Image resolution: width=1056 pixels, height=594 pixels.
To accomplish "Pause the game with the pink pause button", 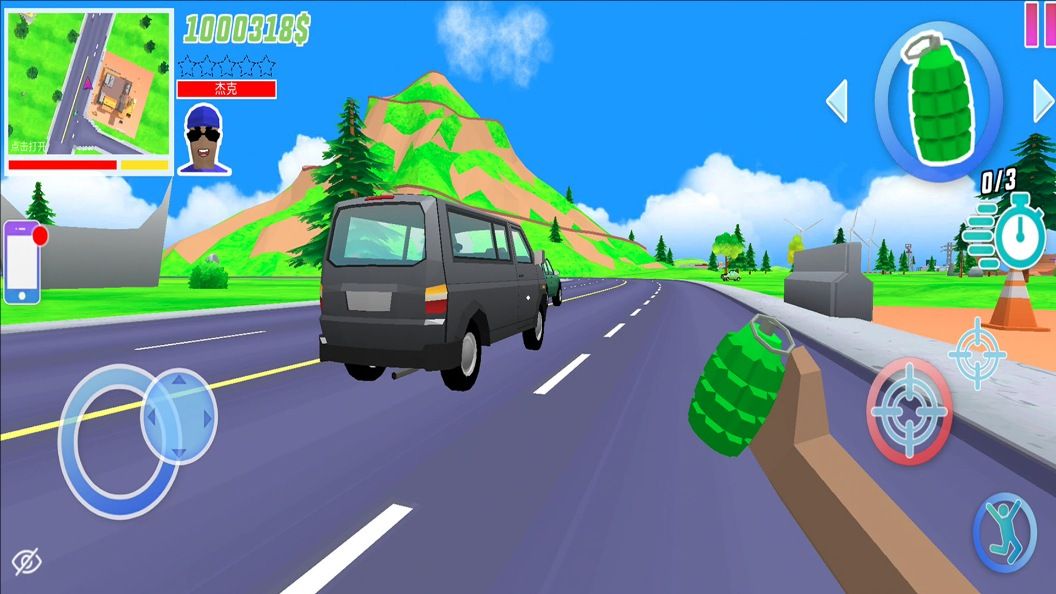I will coord(1040,24).
